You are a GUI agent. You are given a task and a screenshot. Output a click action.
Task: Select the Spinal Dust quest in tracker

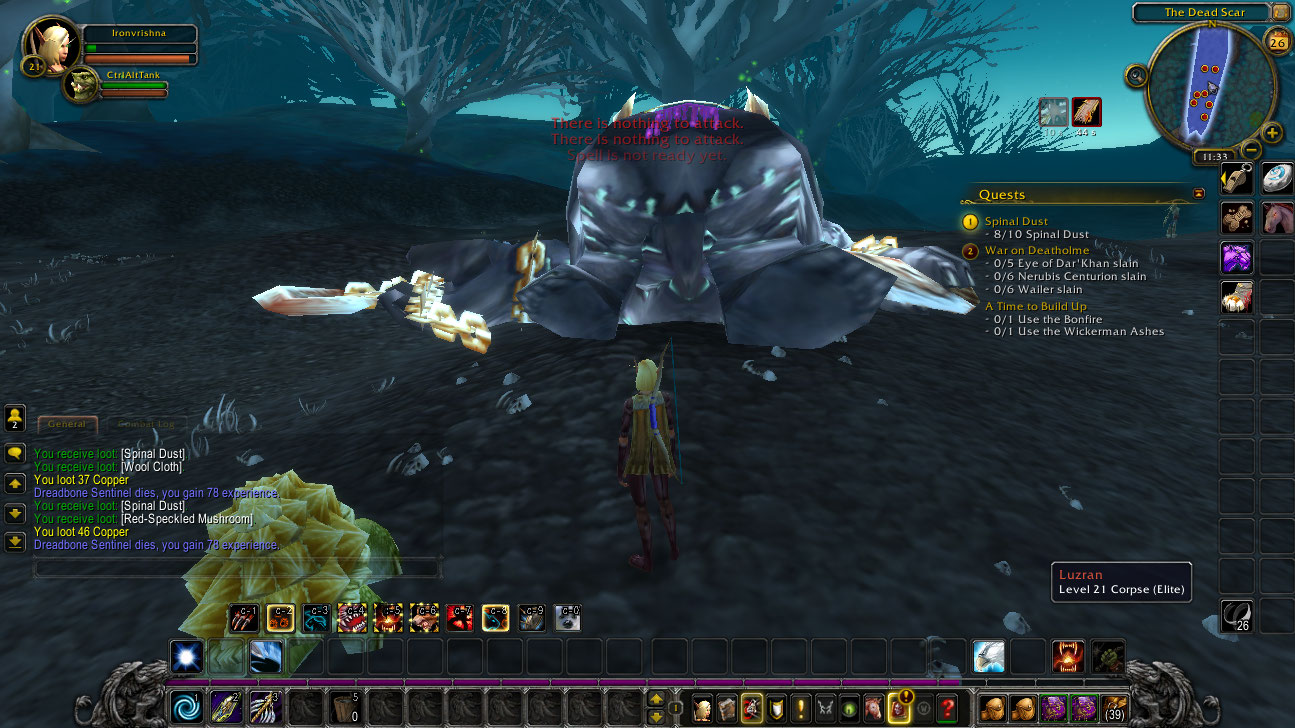[x=1016, y=221]
